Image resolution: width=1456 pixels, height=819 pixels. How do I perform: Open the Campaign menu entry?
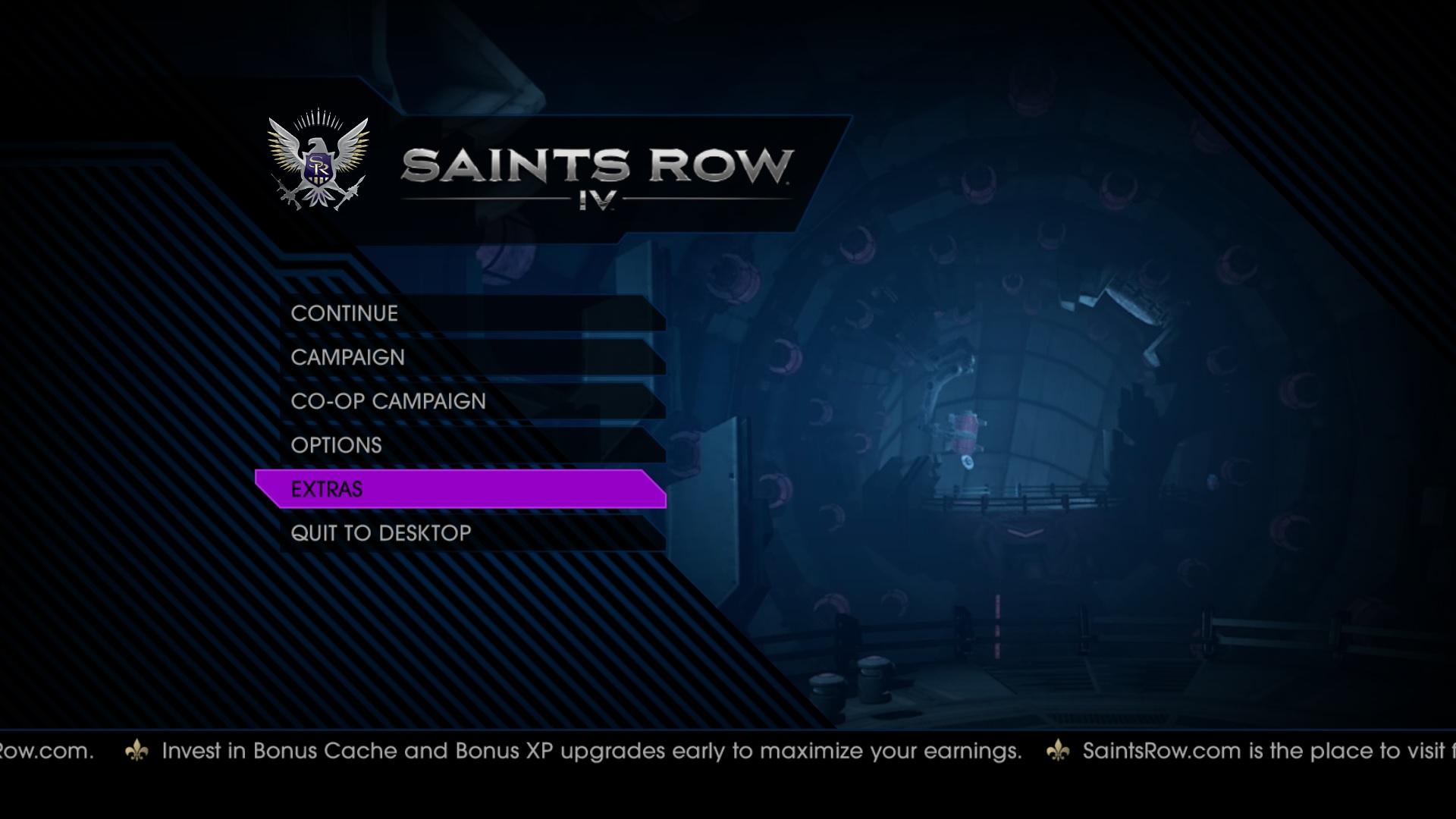[x=348, y=358]
